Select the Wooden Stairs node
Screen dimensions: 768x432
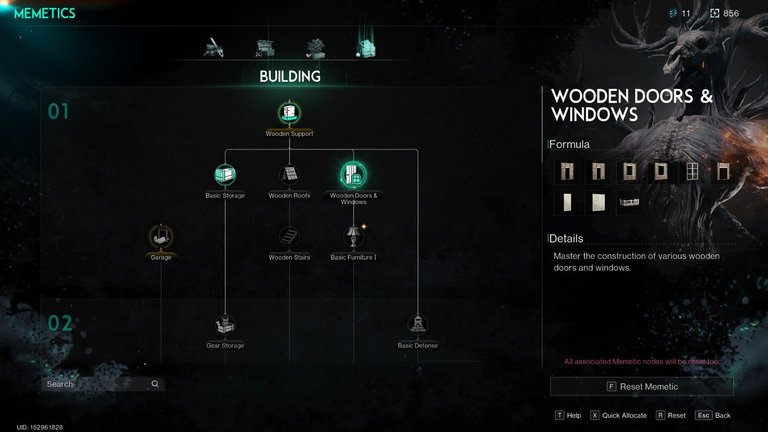[x=290, y=237]
